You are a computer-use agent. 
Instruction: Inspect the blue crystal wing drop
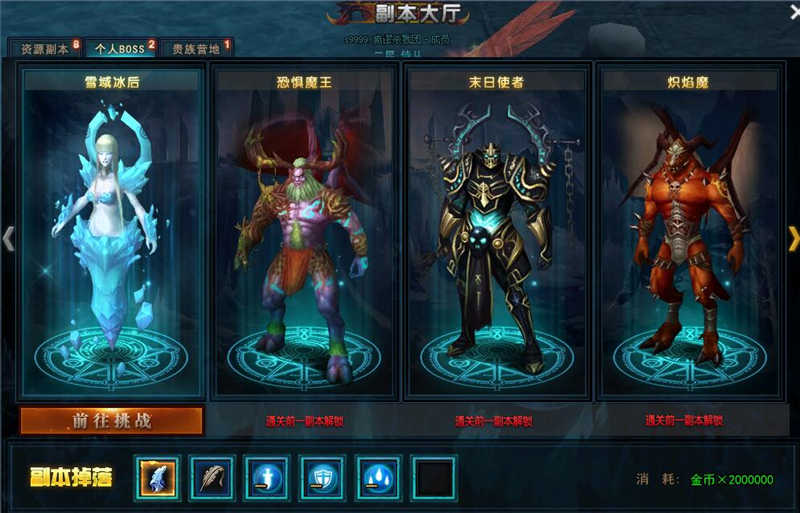(156, 478)
